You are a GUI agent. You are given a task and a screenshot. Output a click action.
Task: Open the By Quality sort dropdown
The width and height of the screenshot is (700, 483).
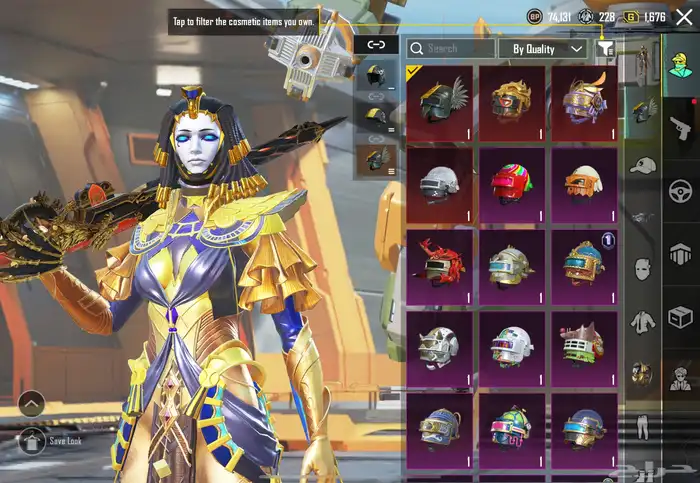(548, 48)
